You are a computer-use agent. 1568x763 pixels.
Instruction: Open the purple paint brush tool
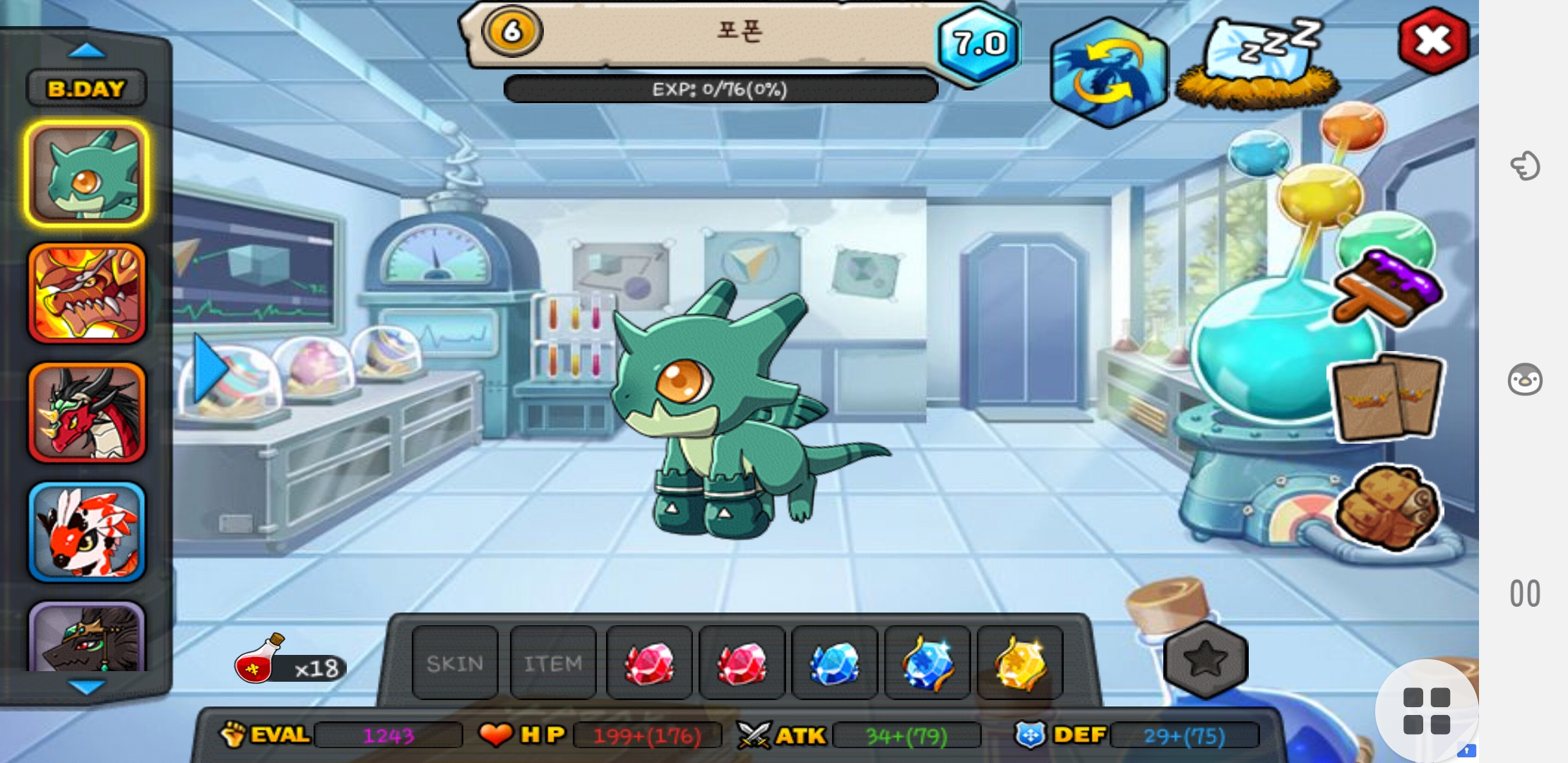(1386, 288)
